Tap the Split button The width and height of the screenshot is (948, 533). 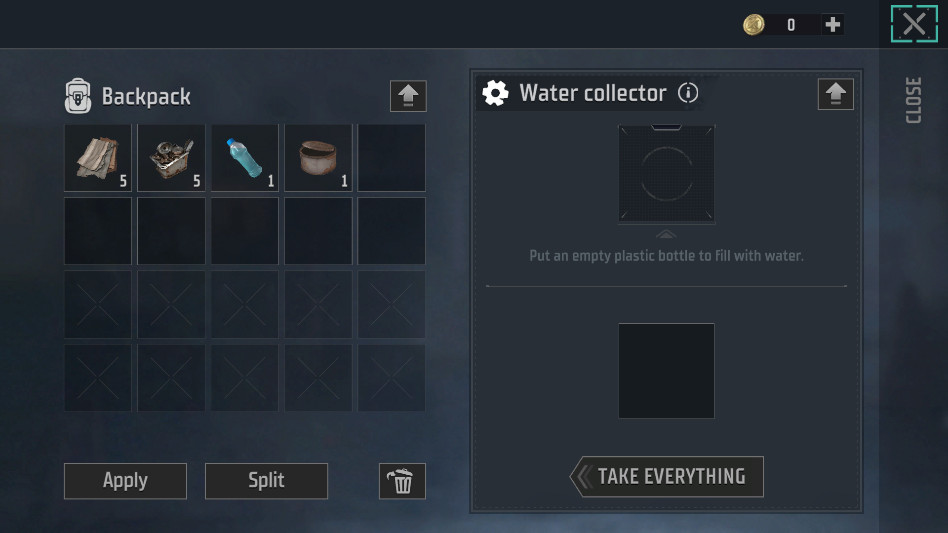tap(266, 481)
